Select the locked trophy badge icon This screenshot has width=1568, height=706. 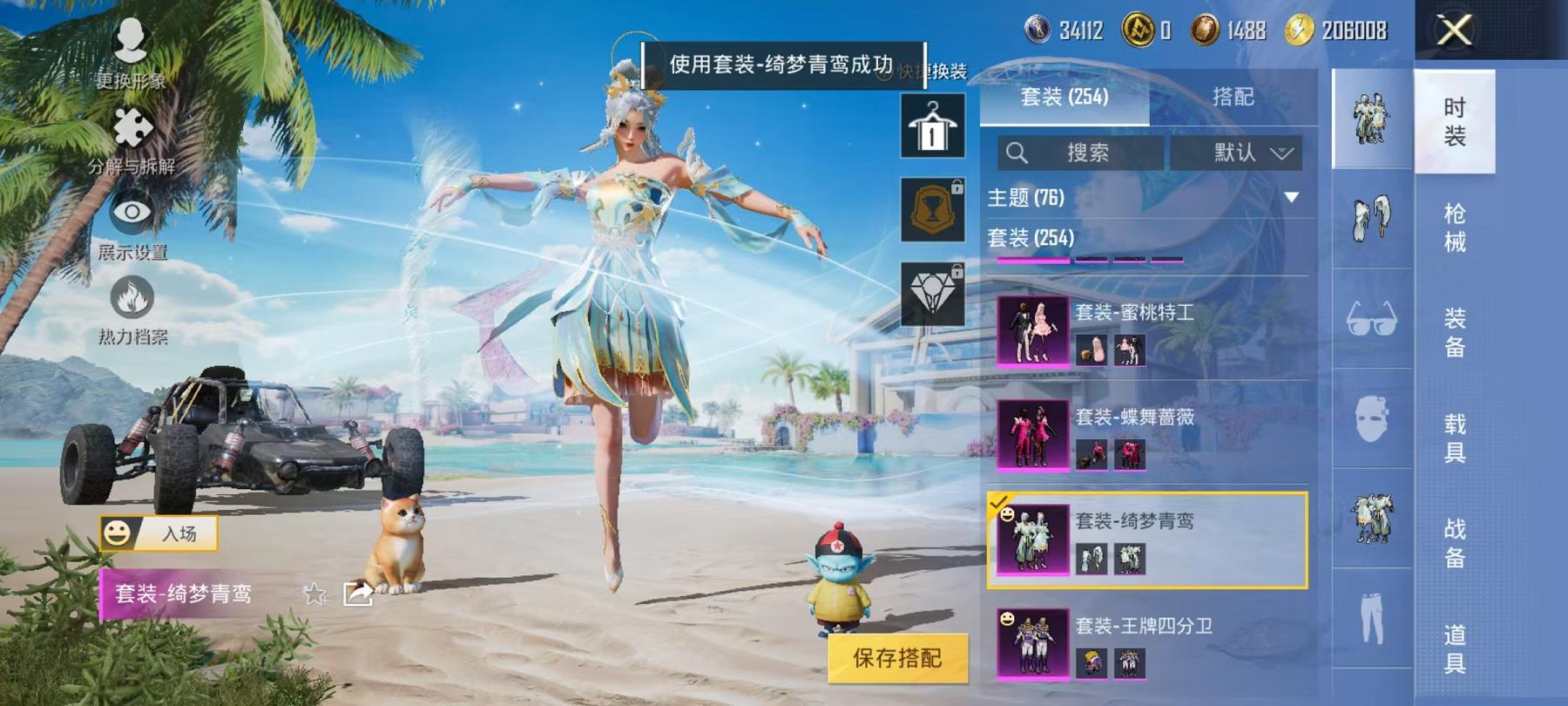(x=934, y=209)
